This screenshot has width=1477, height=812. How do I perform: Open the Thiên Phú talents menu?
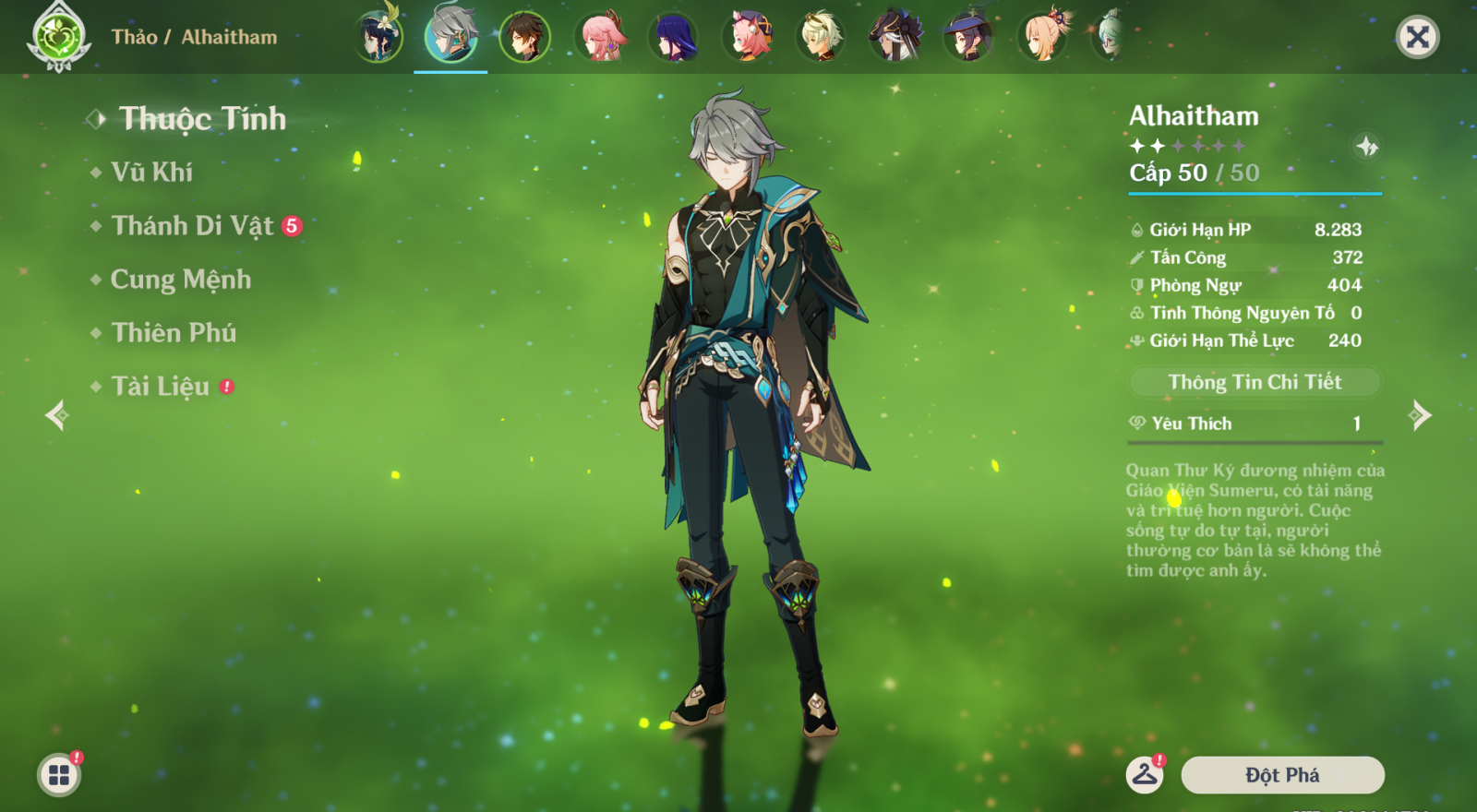pos(174,333)
